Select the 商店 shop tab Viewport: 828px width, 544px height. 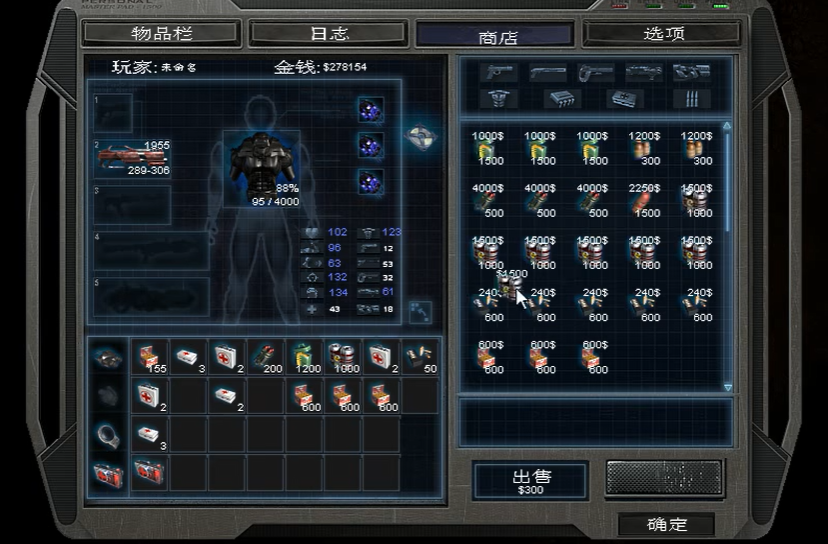[x=497, y=36]
